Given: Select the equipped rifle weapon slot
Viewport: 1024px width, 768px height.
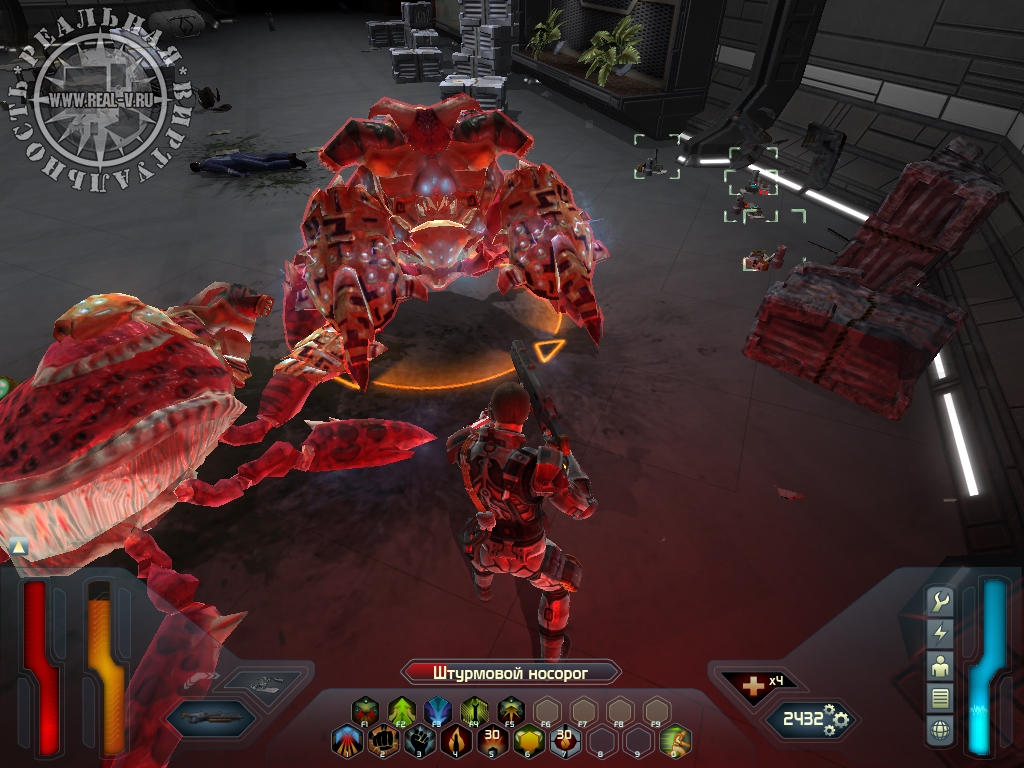Looking at the screenshot, I should [210, 717].
